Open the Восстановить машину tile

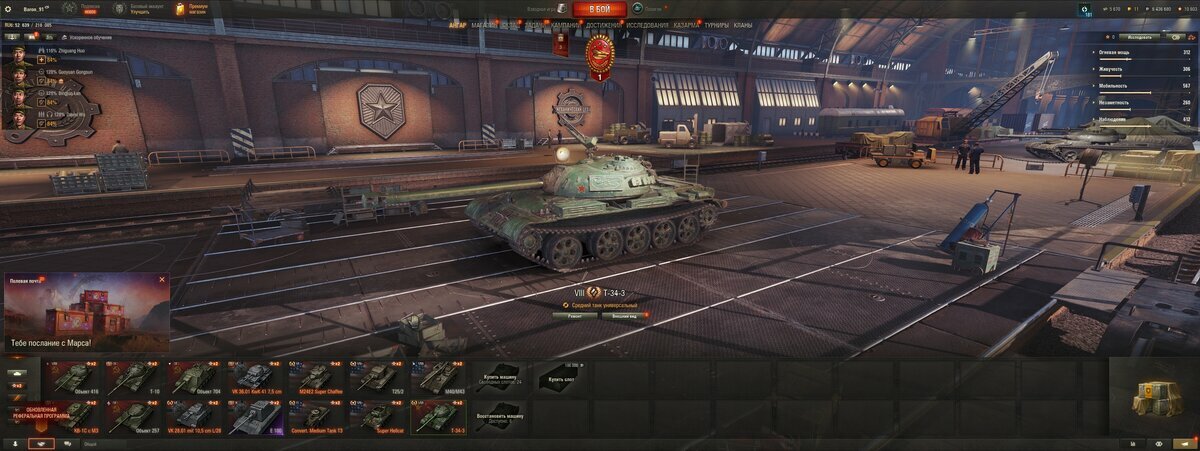[498, 417]
